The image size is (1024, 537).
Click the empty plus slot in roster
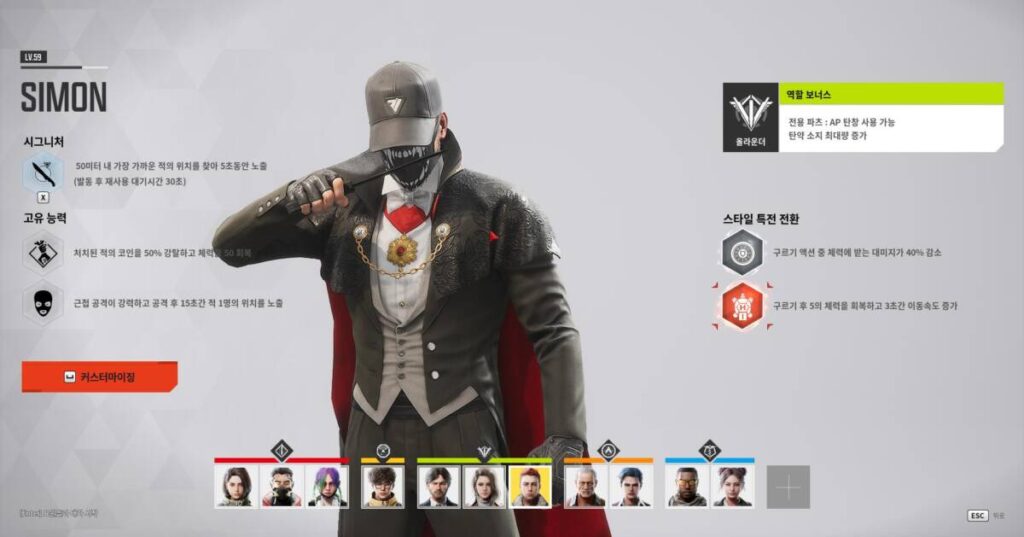(788, 487)
